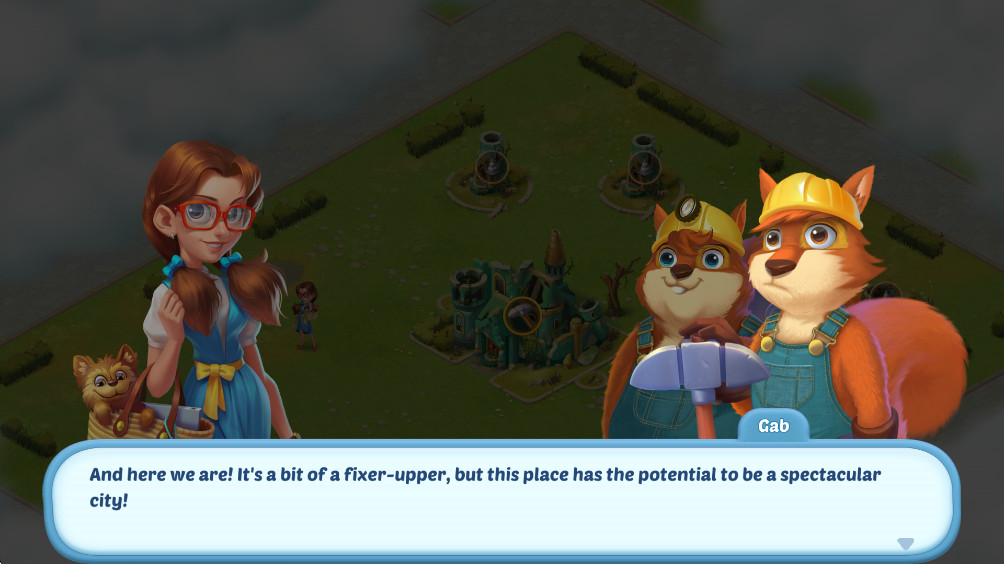Advance dialogue with the continue arrow
Screen dimensions: 1004x564
tap(905, 543)
